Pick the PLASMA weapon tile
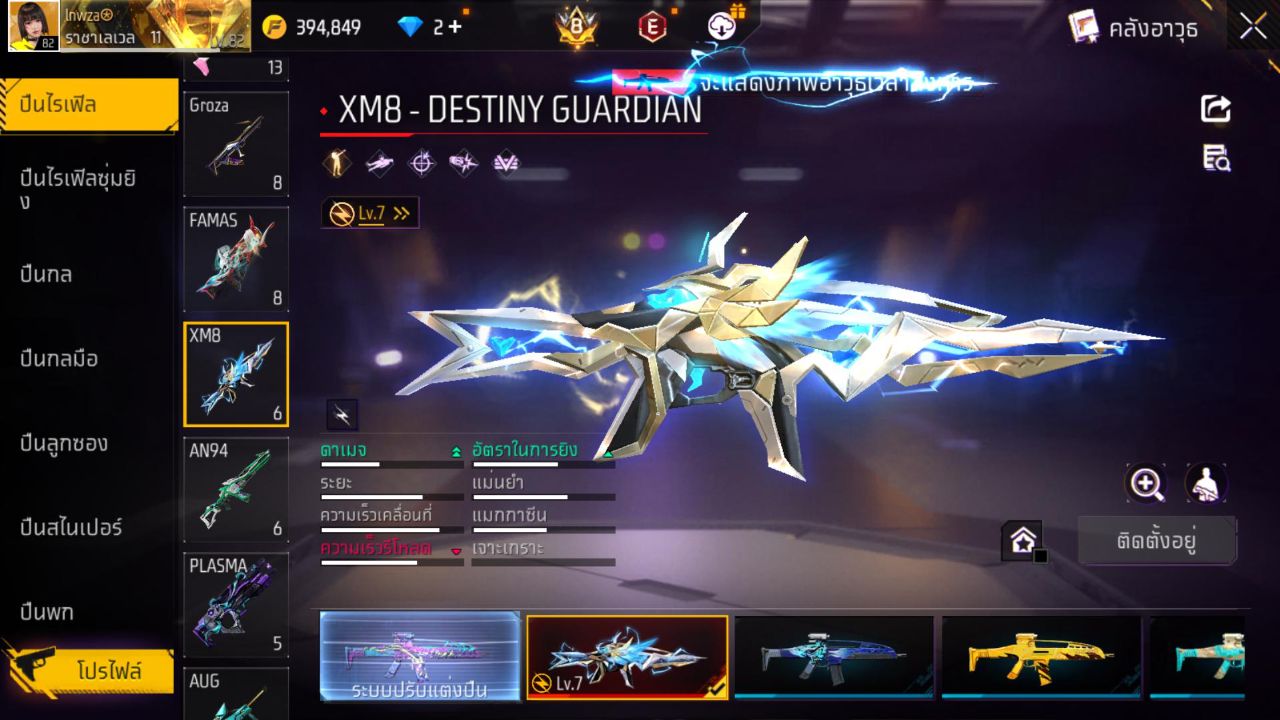Image resolution: width=1280 pixels, height=720 pixels. click(x=236, y=604)
